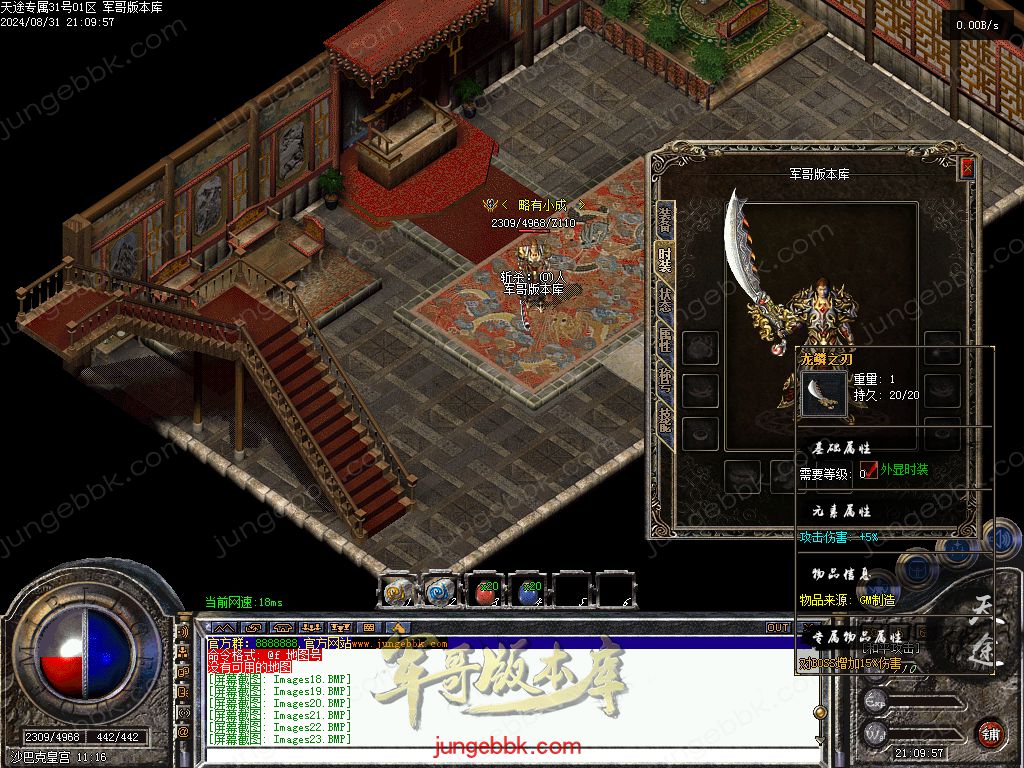Use the blue potion hotbar slot
The height and width of the screenshot is (768, 1024).
(x=529, y=591)
